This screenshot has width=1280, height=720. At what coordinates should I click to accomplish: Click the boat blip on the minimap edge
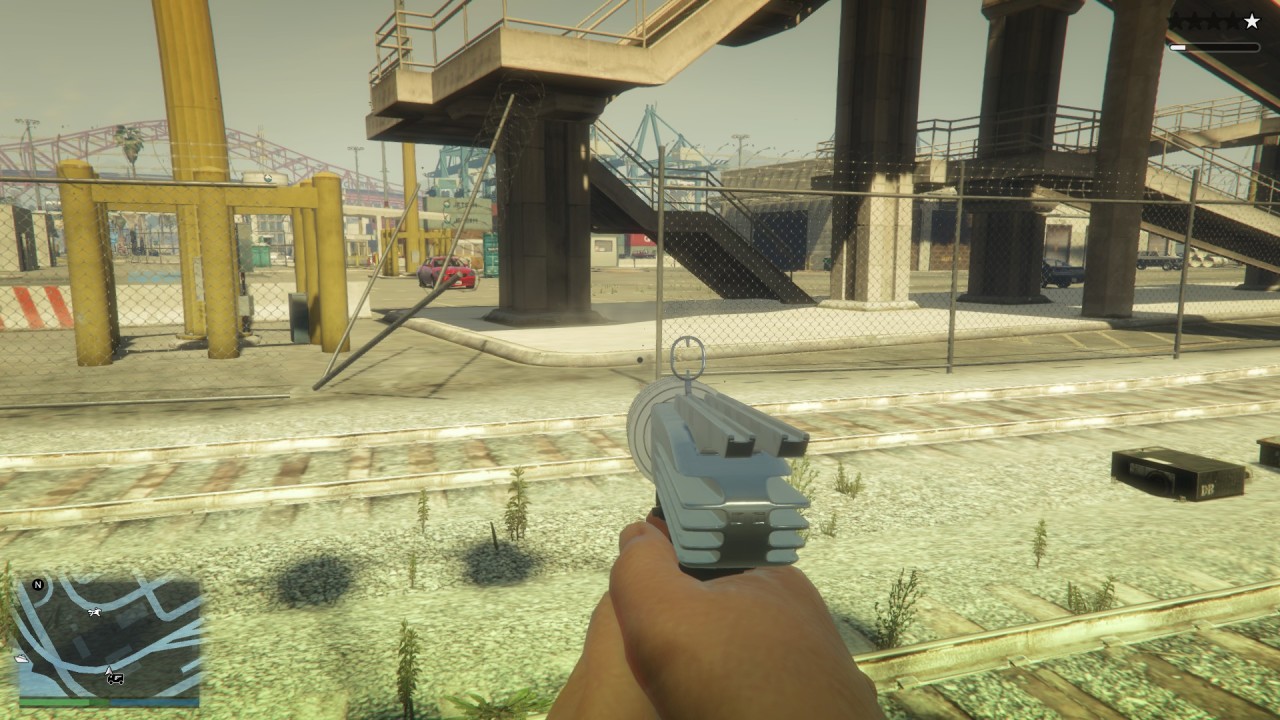point(23,658)
